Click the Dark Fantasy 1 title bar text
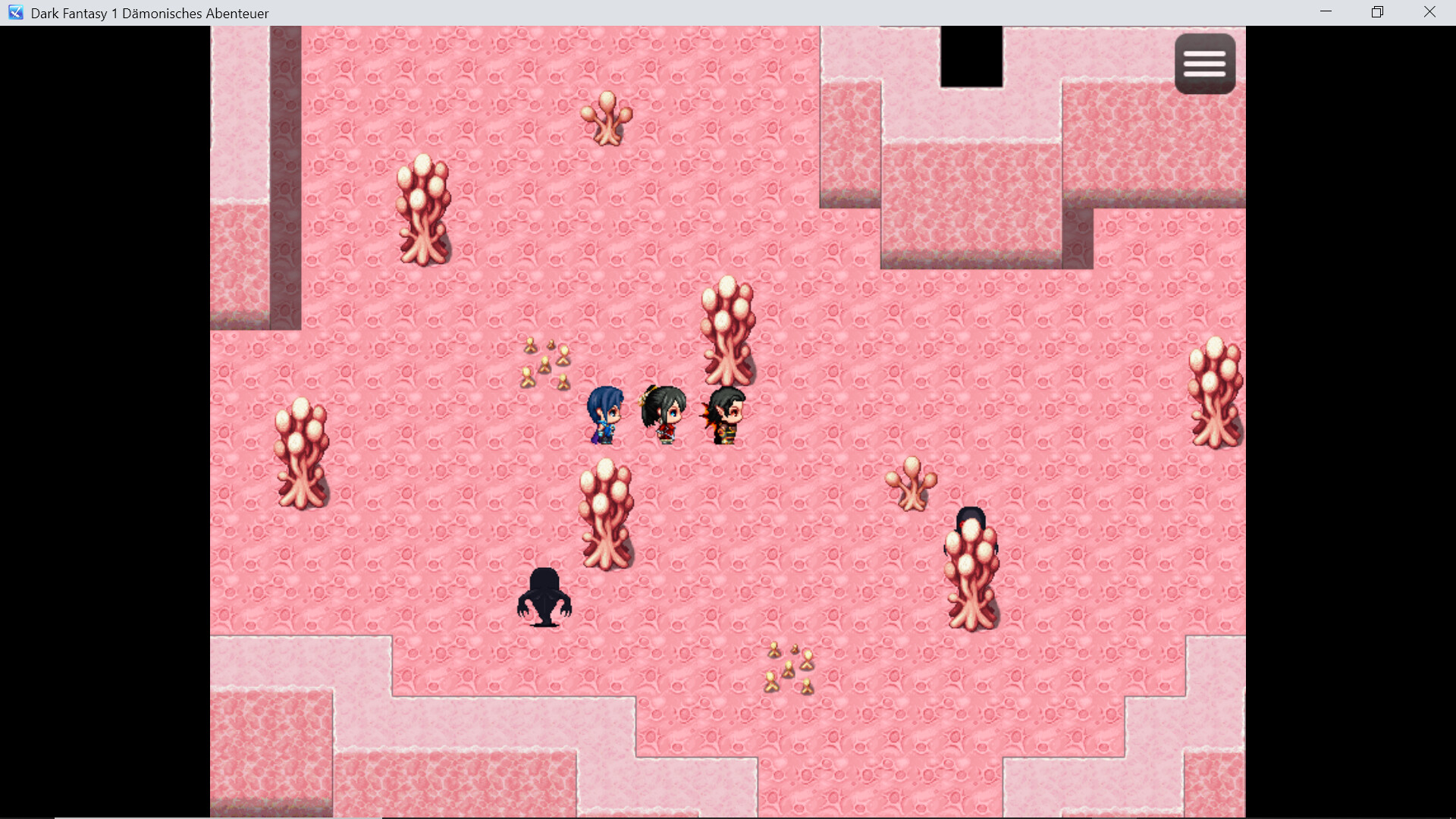Screen dimensions: 1456x819 [x=149, y=13]
